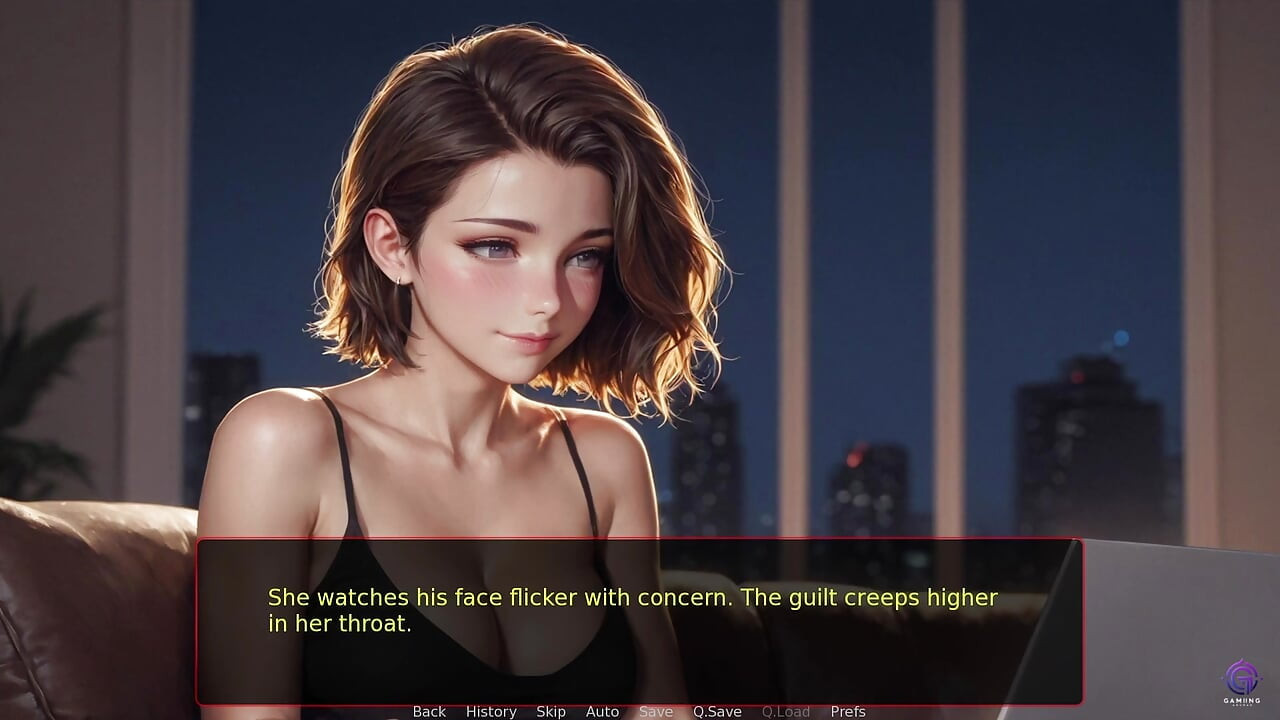The width and height of the screenshot is (1280, 720).
Task: Open the Prefs settings screen
Action: click(x=848, y=711)
